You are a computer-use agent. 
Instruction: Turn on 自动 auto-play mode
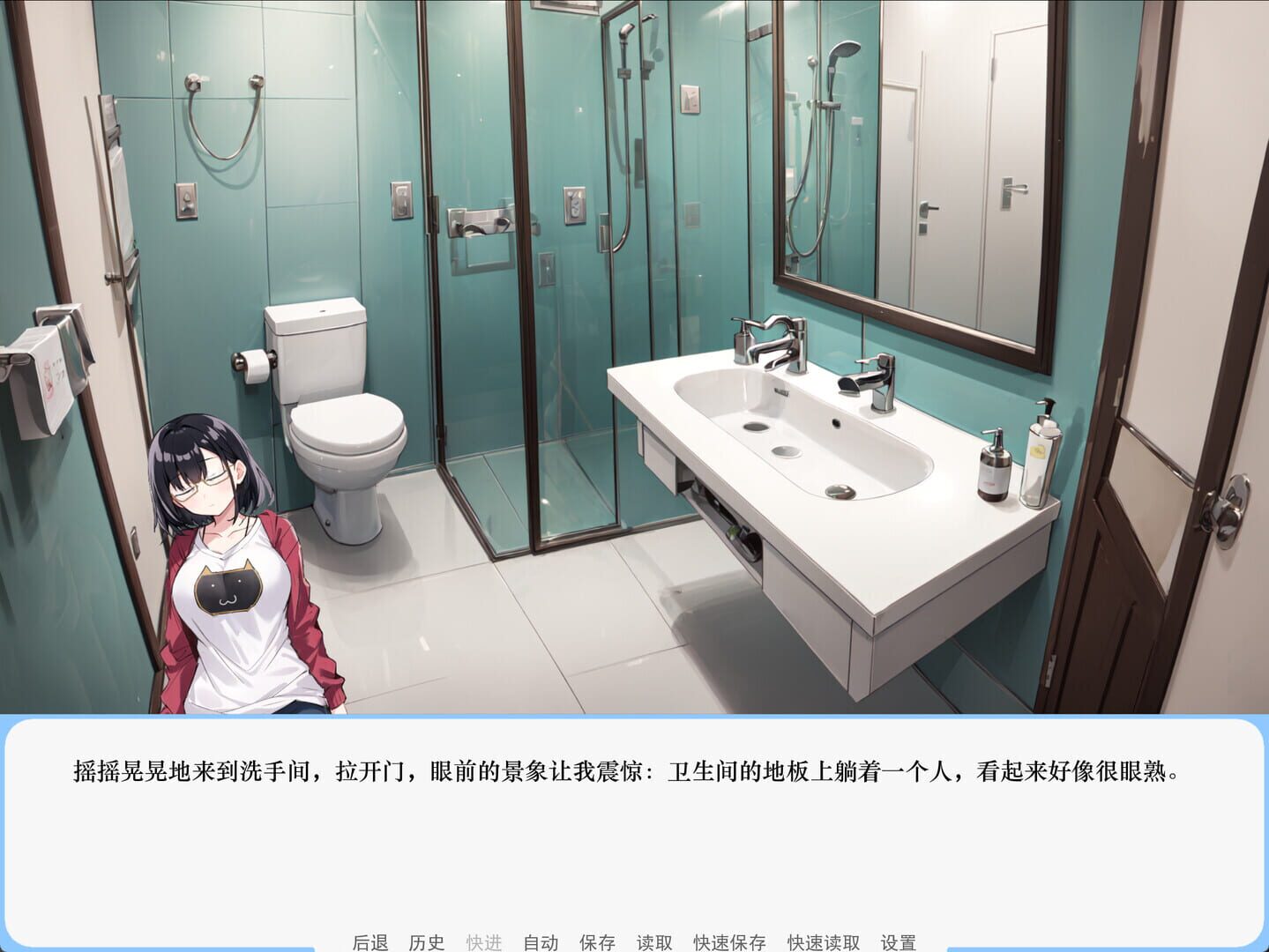click(x=540, y=941)
